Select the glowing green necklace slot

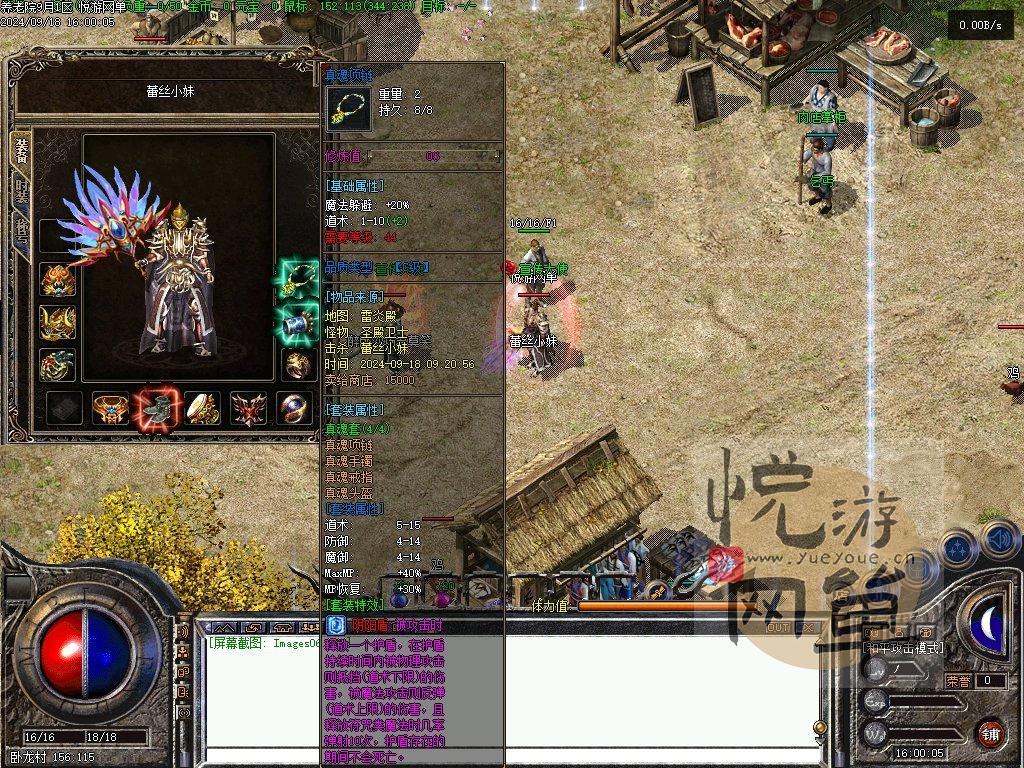[296, 279]
